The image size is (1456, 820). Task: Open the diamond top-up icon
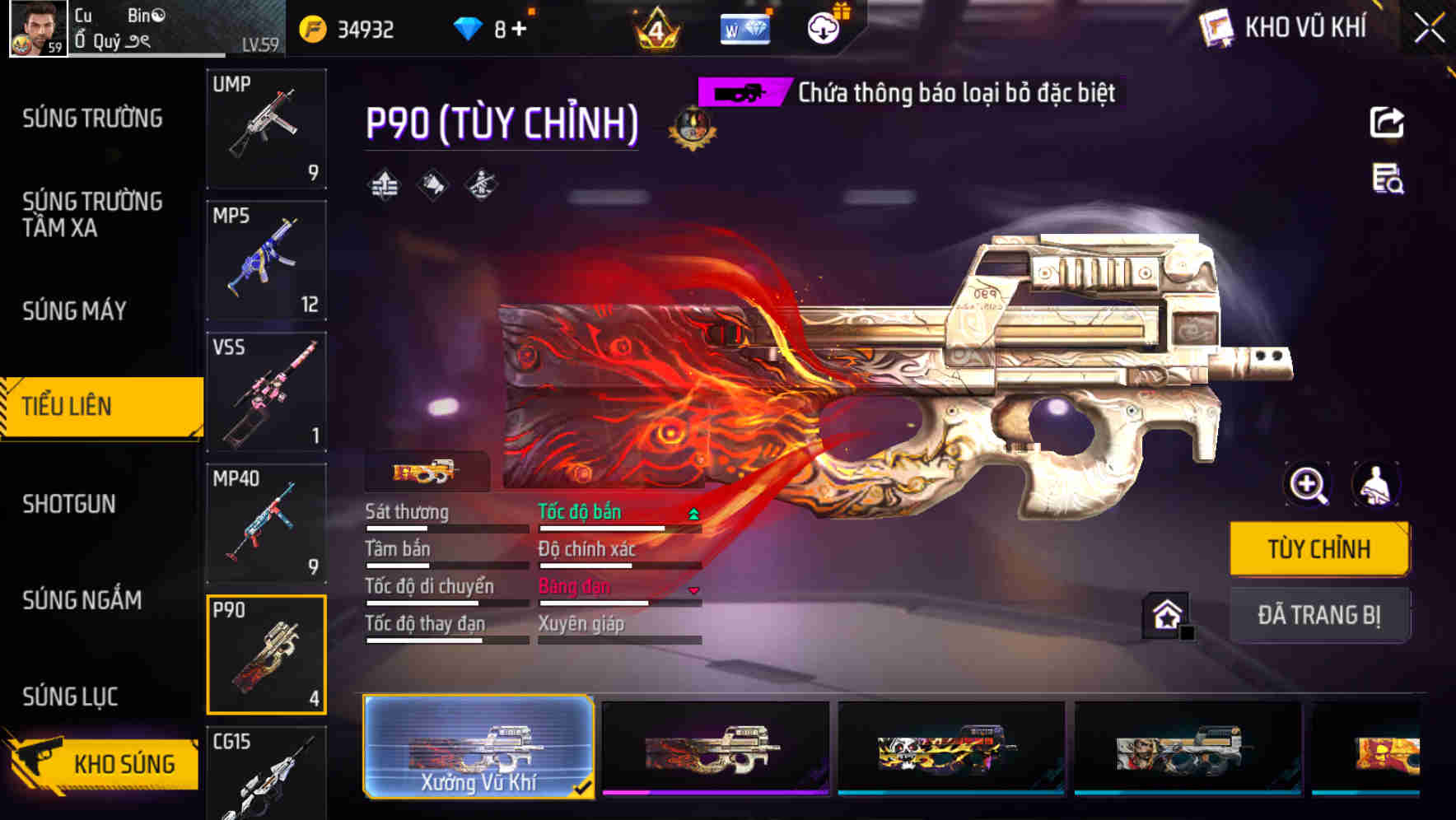click(469, 27)
